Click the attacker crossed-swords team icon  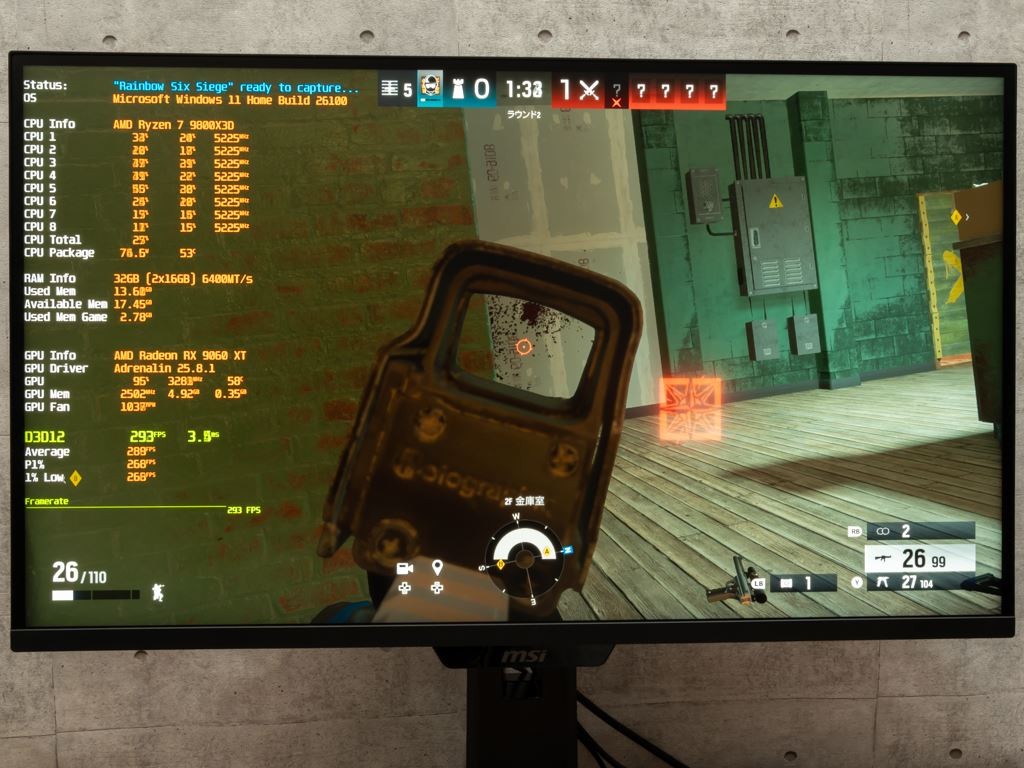click(x=589, y=91)
